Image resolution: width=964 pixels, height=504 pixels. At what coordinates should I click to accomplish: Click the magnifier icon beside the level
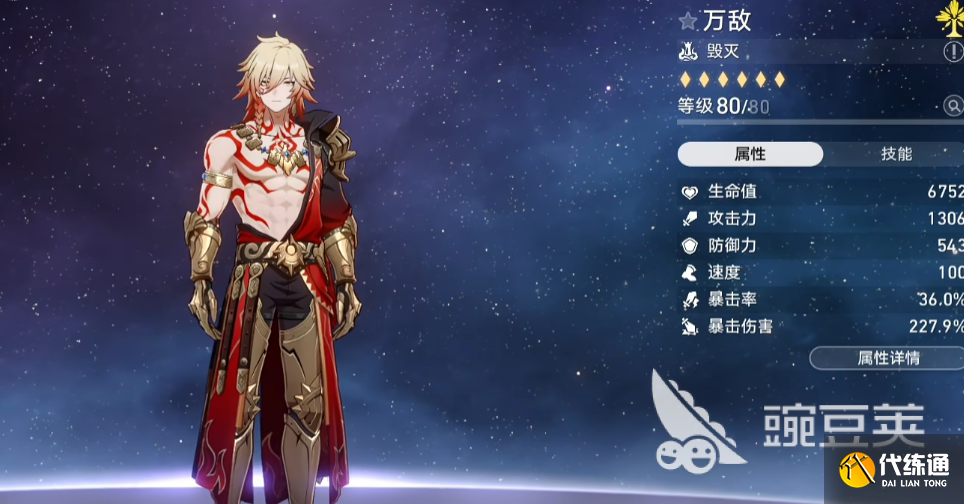(x=953, y=106)
